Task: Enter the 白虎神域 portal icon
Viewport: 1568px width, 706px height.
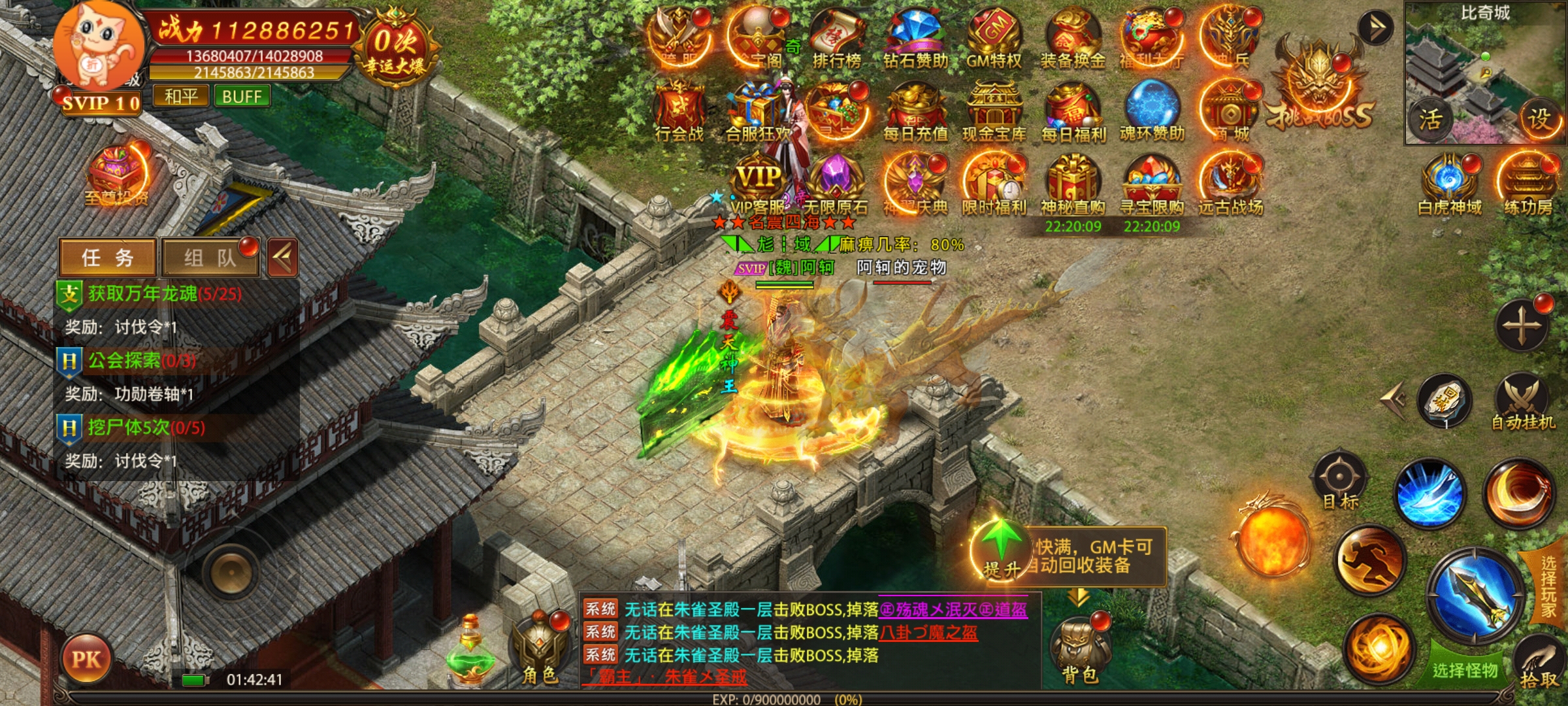Action: (x=1450, y=184)
